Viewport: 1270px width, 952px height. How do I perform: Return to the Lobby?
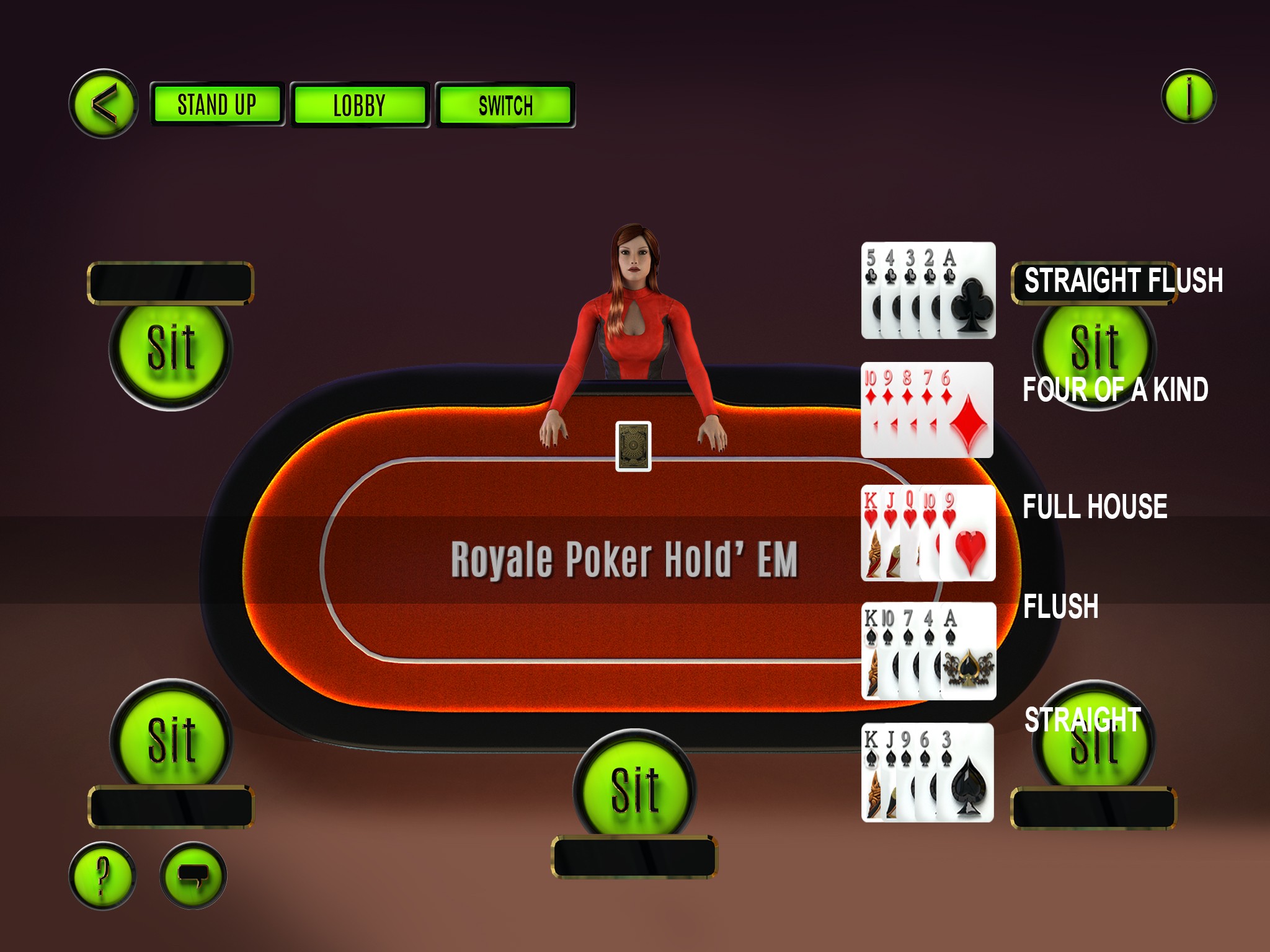(x=360, y=105)
